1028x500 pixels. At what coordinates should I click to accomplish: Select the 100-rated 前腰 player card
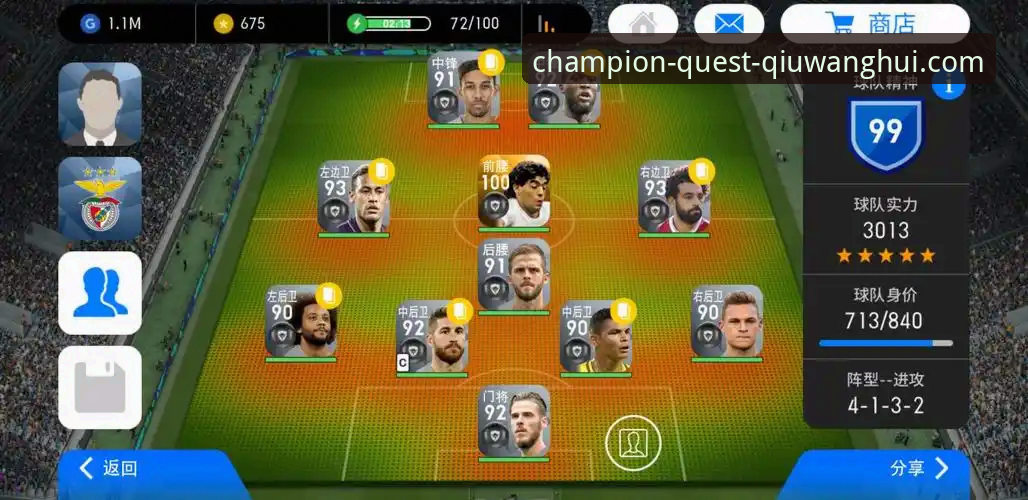[x=514, y=191]
